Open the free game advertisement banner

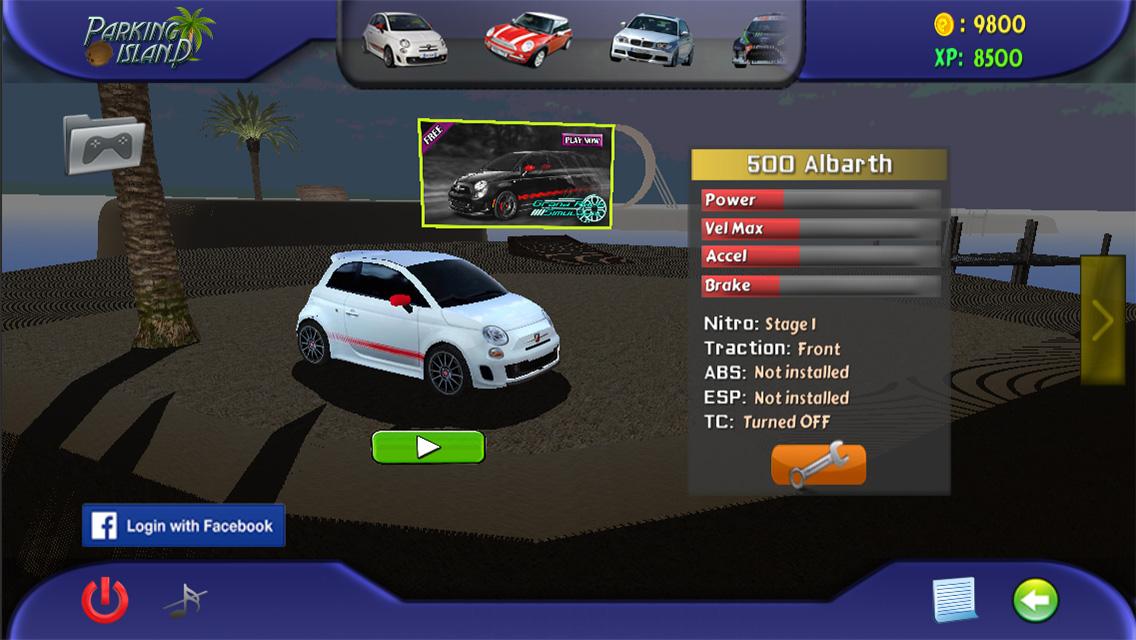coord(516,174)
